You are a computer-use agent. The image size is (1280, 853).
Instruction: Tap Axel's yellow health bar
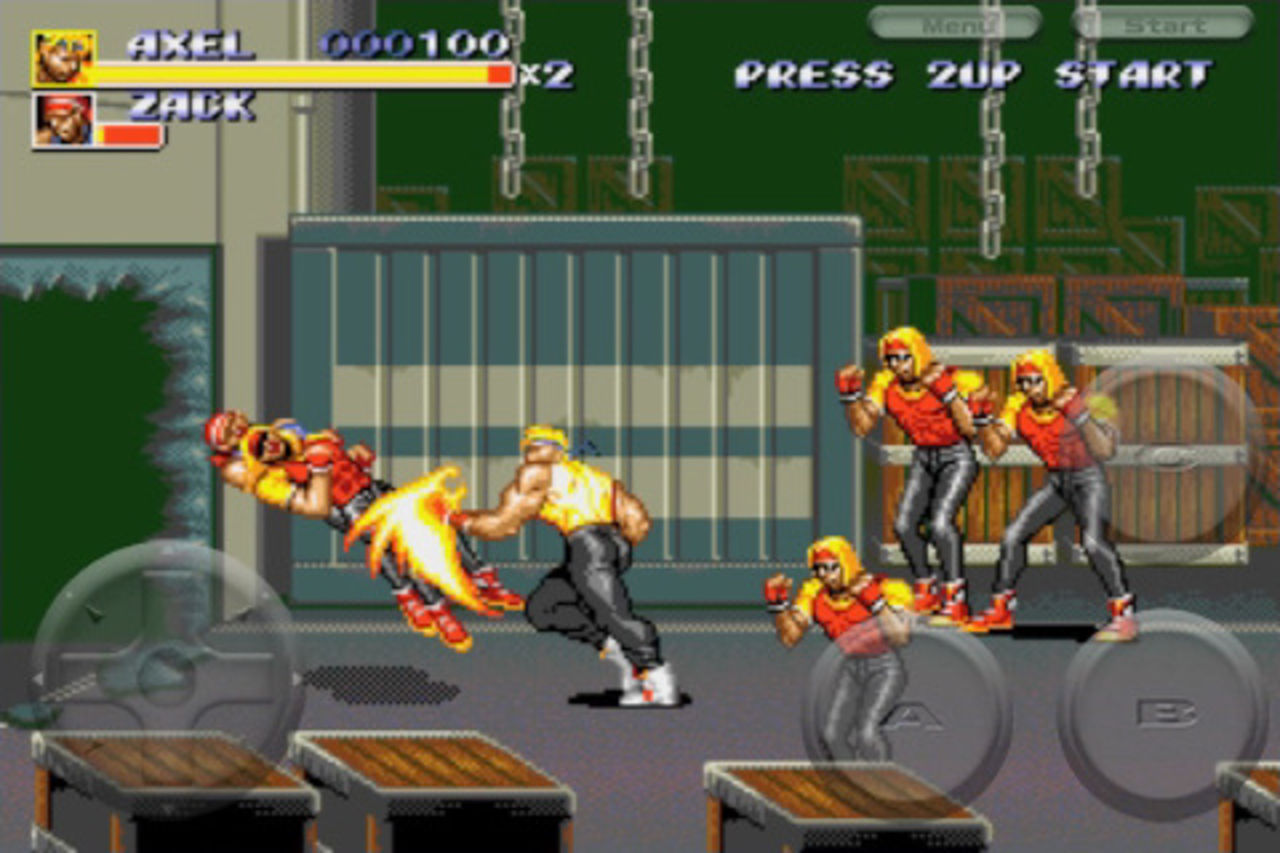pos(290,75)
